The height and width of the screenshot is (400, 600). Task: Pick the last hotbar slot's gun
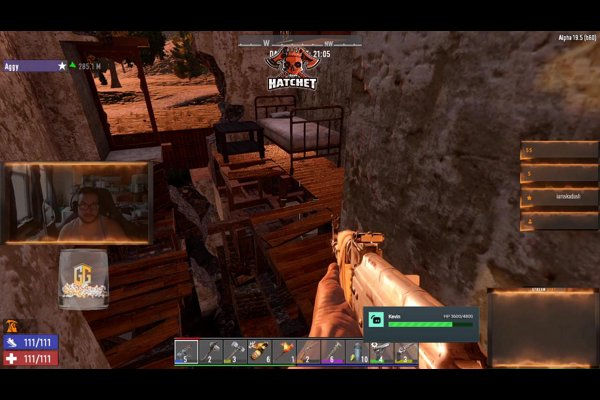tap(406, 351)
